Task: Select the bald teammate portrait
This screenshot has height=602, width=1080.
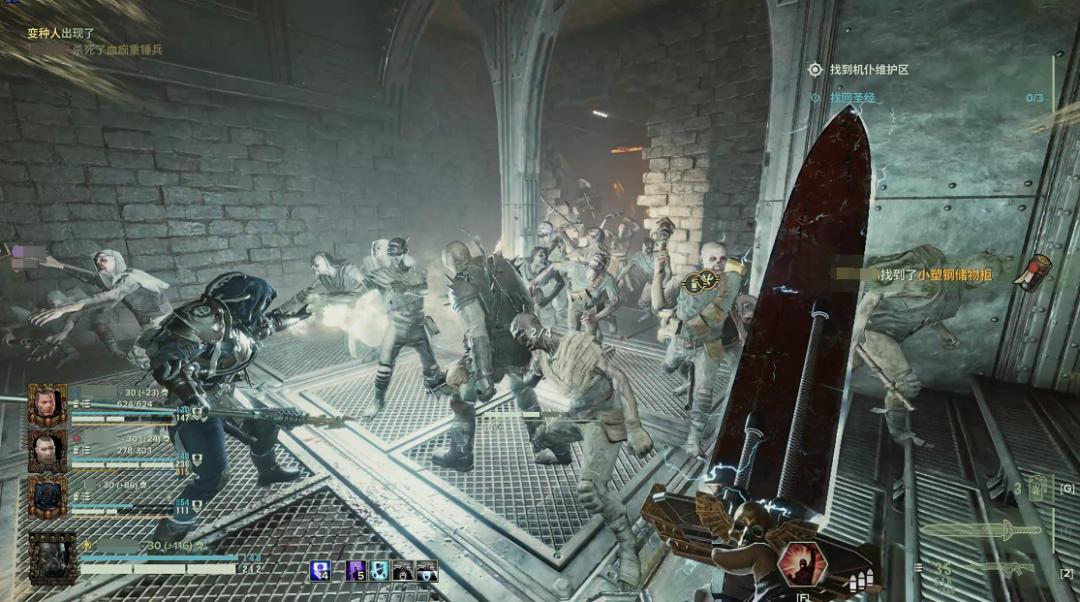Action: click(47, 451)
